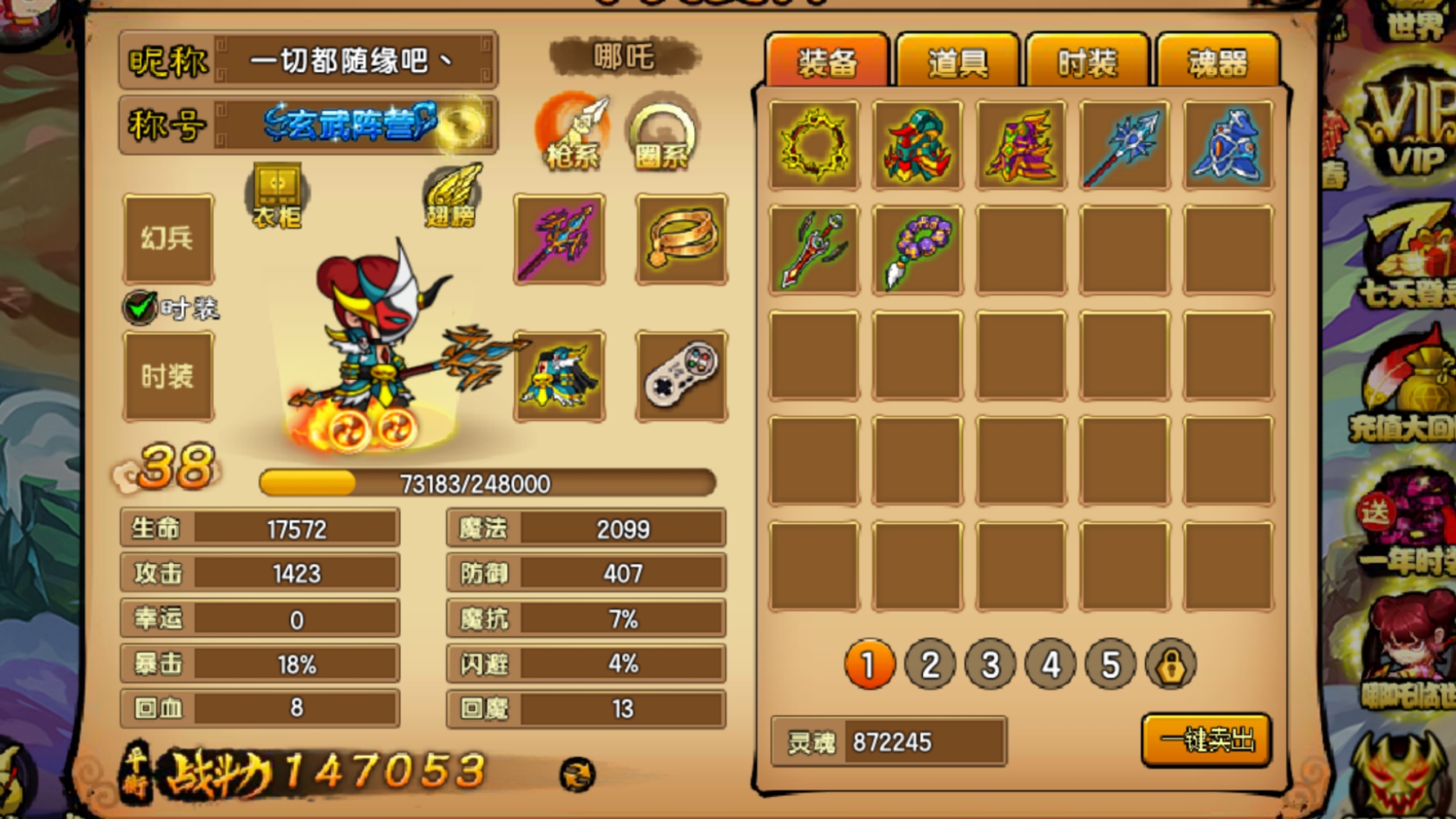Pick the golden thorn ring in inventory
Viewport: 1456px width, 819px height.
(x=814, y=145)
